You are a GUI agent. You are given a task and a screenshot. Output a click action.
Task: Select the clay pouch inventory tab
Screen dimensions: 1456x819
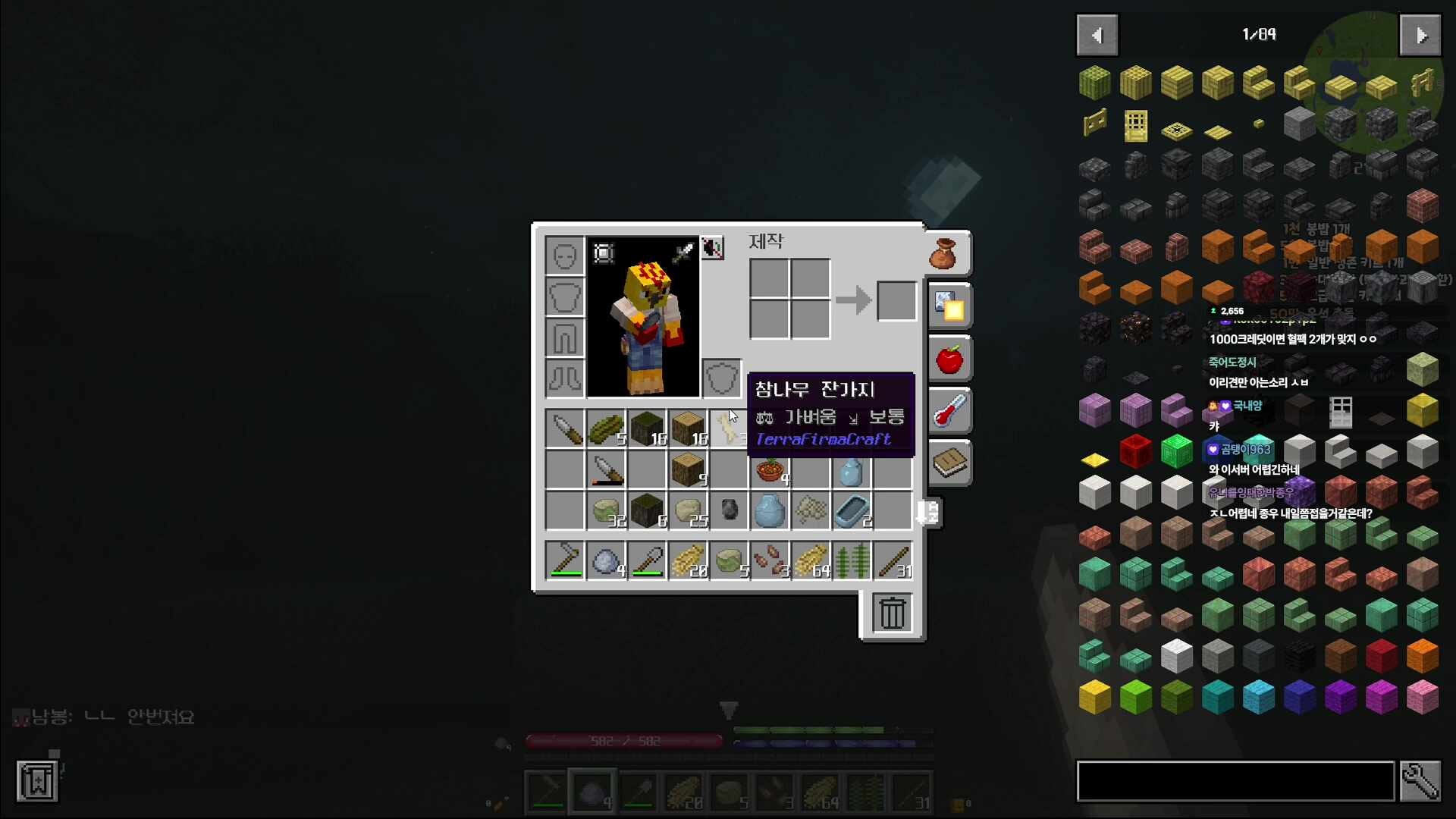(944, 254)
